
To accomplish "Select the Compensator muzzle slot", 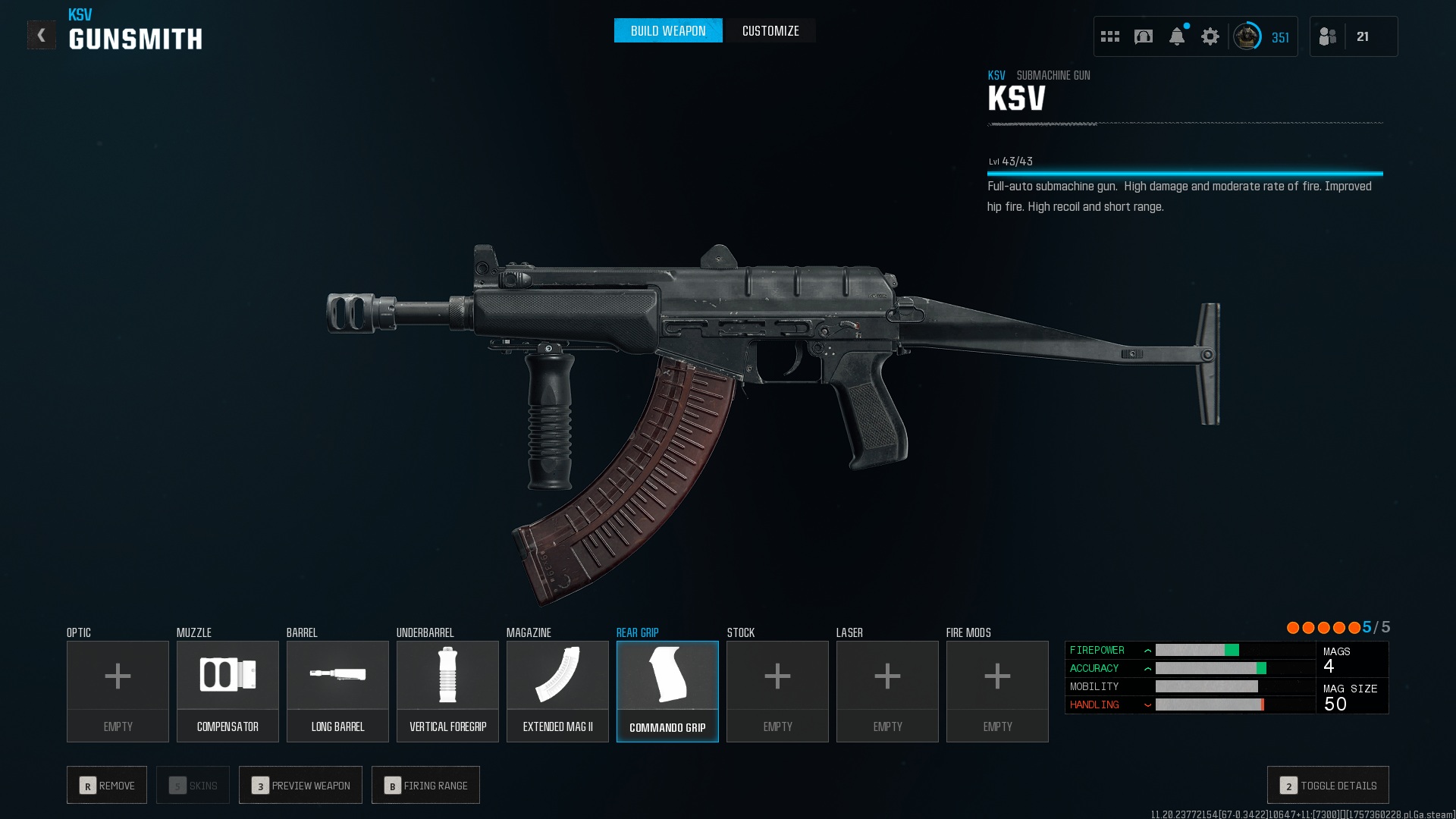I will coord(227,691).
